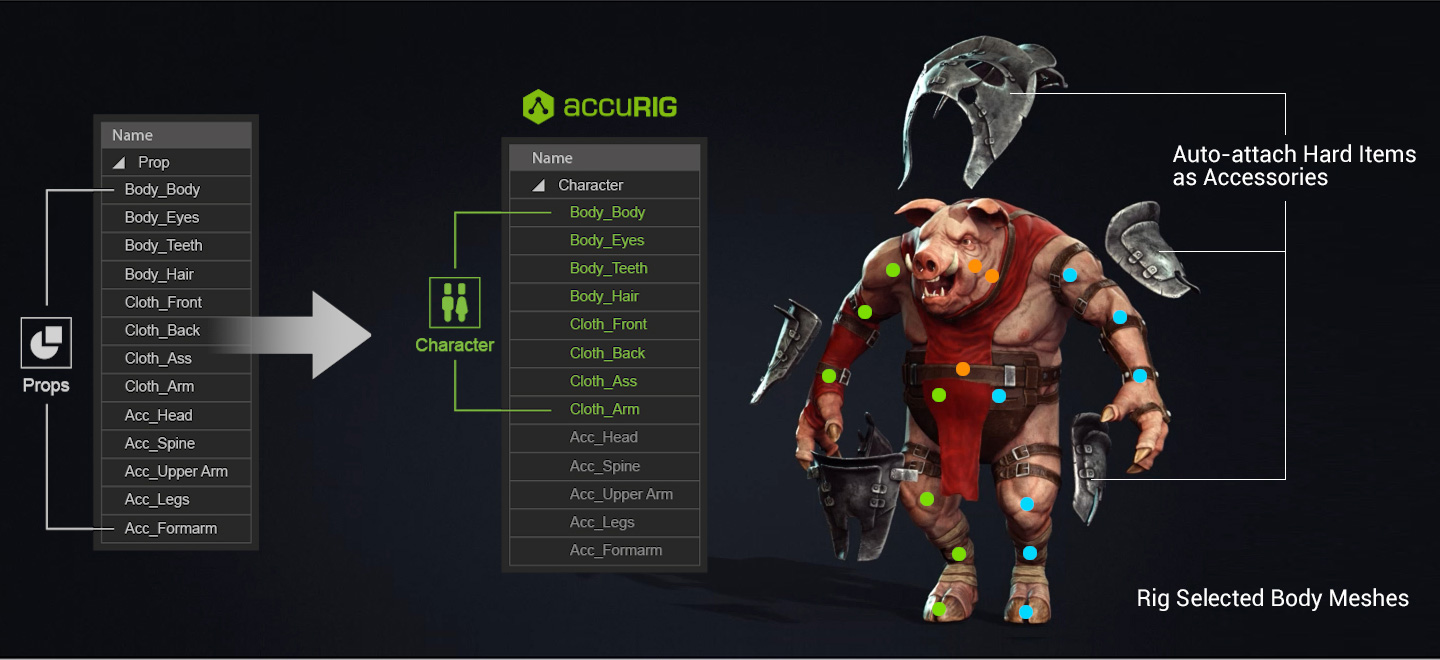
Task: Select Body_Hair in the Character list
Action: tap(604, 296)
